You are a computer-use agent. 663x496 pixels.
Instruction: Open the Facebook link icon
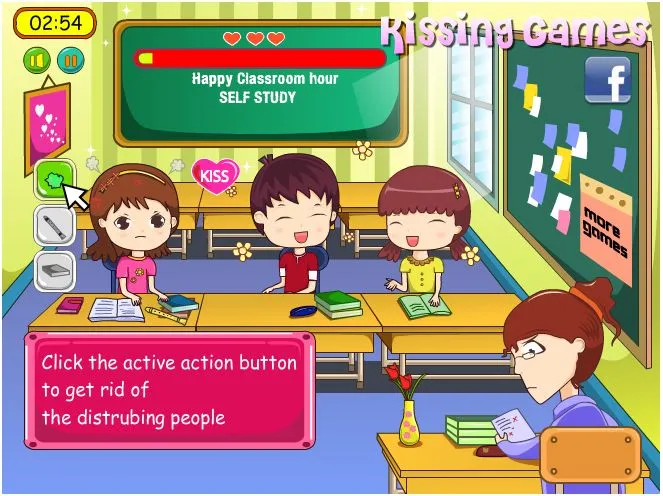[x=607, y=79]
